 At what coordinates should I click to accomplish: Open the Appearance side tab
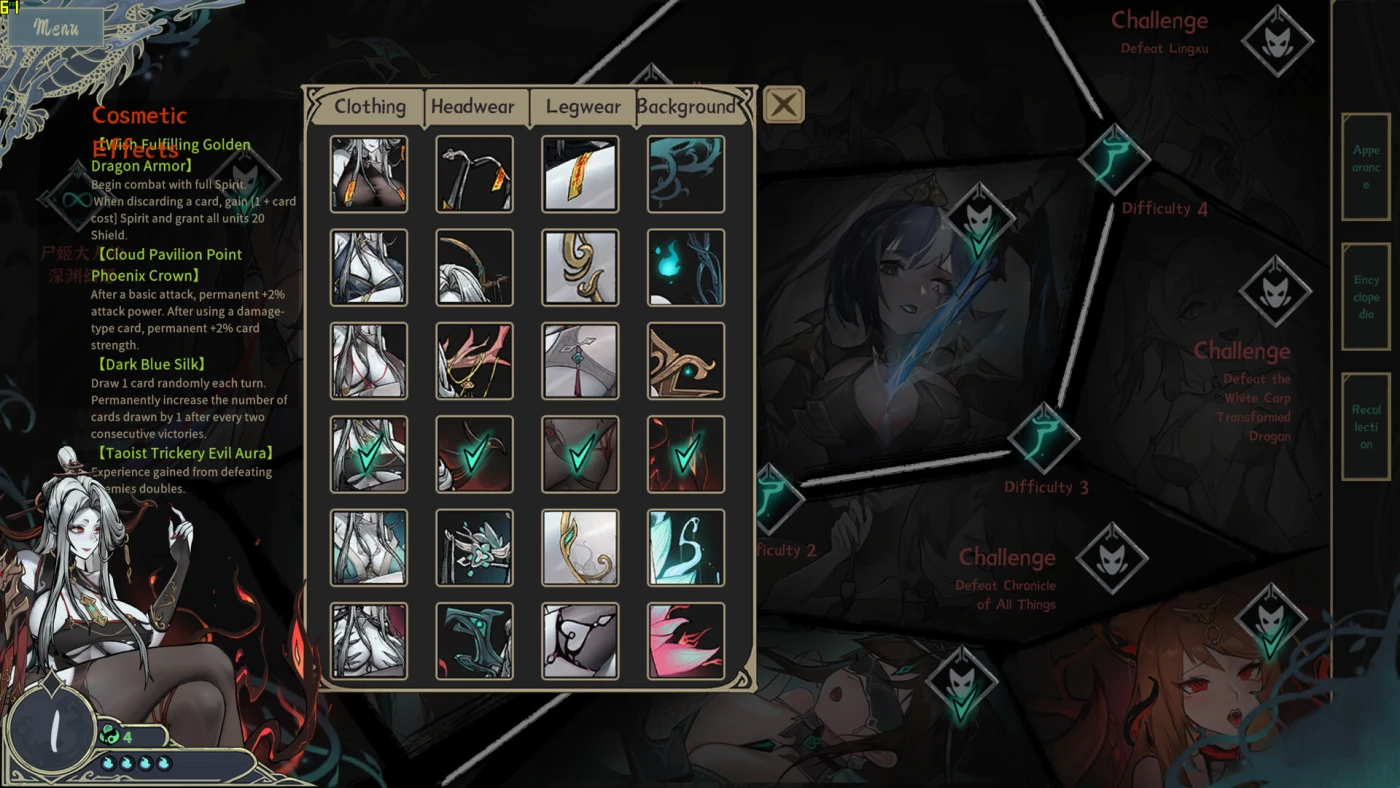(x=1365, y=167)
